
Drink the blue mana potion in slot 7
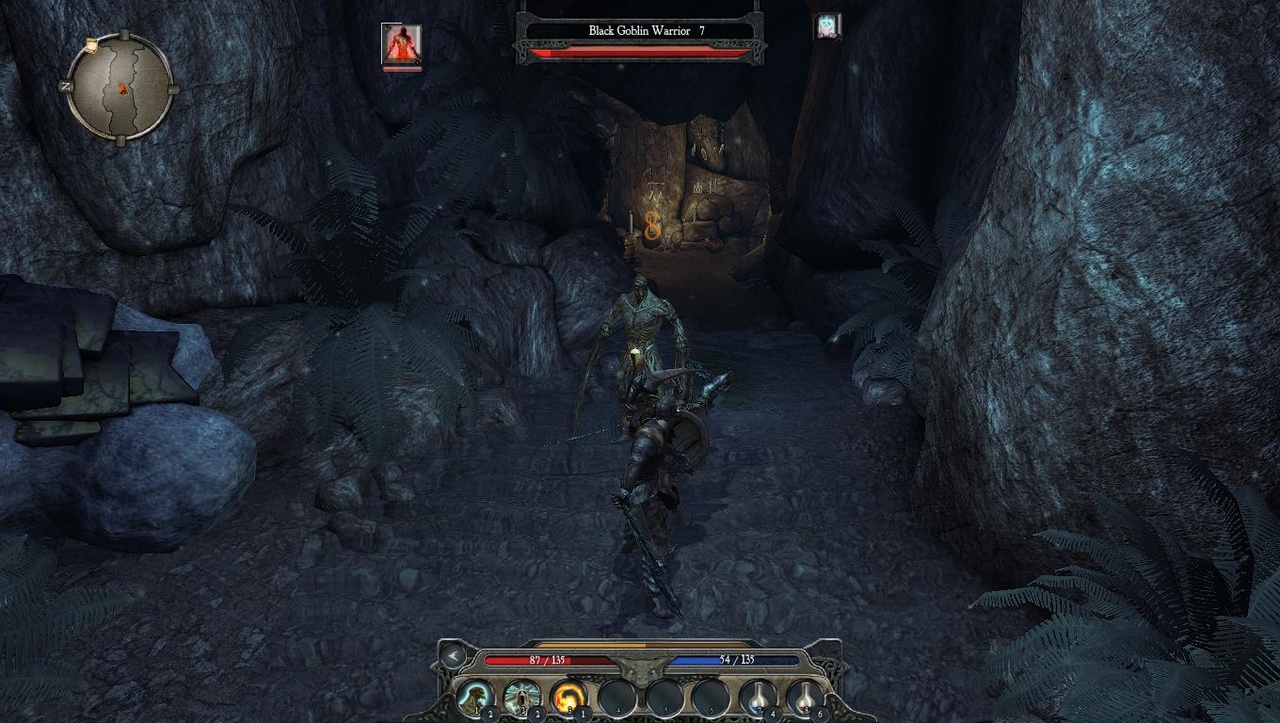(759, 698)
